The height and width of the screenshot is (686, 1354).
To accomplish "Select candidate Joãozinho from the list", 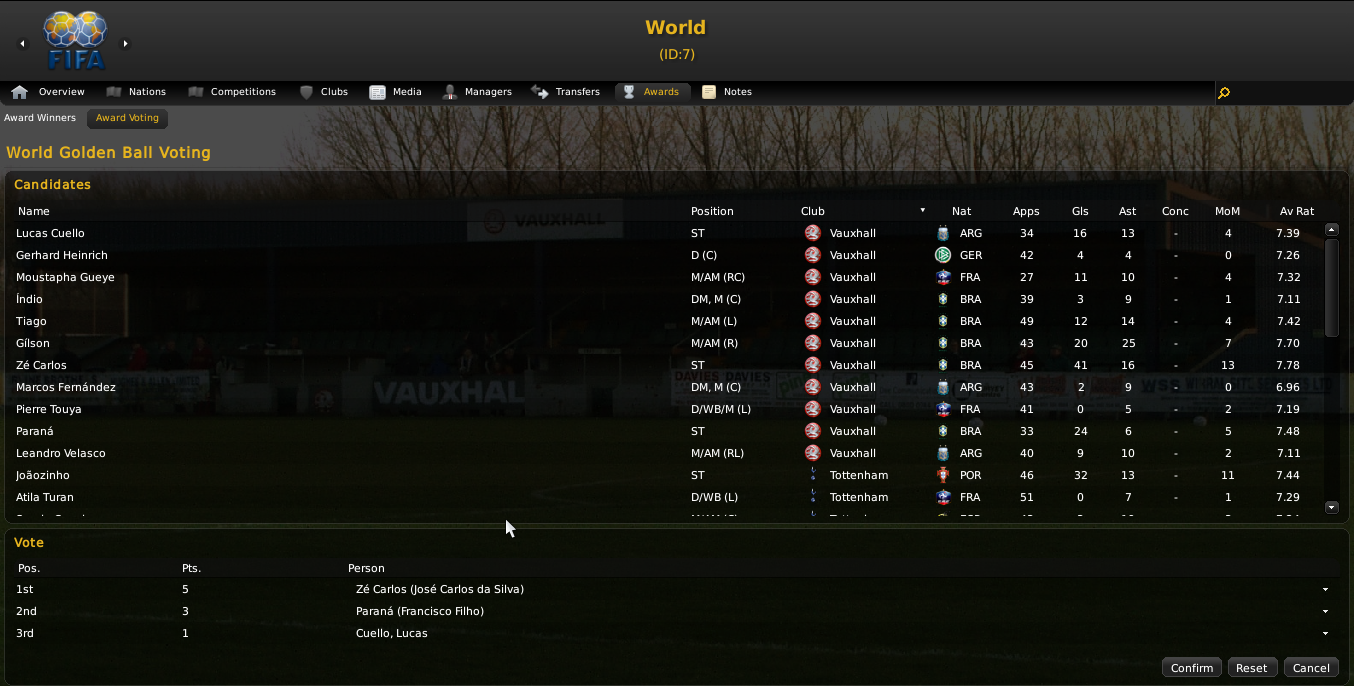I will pyautogui.click(x=47, y=475).
